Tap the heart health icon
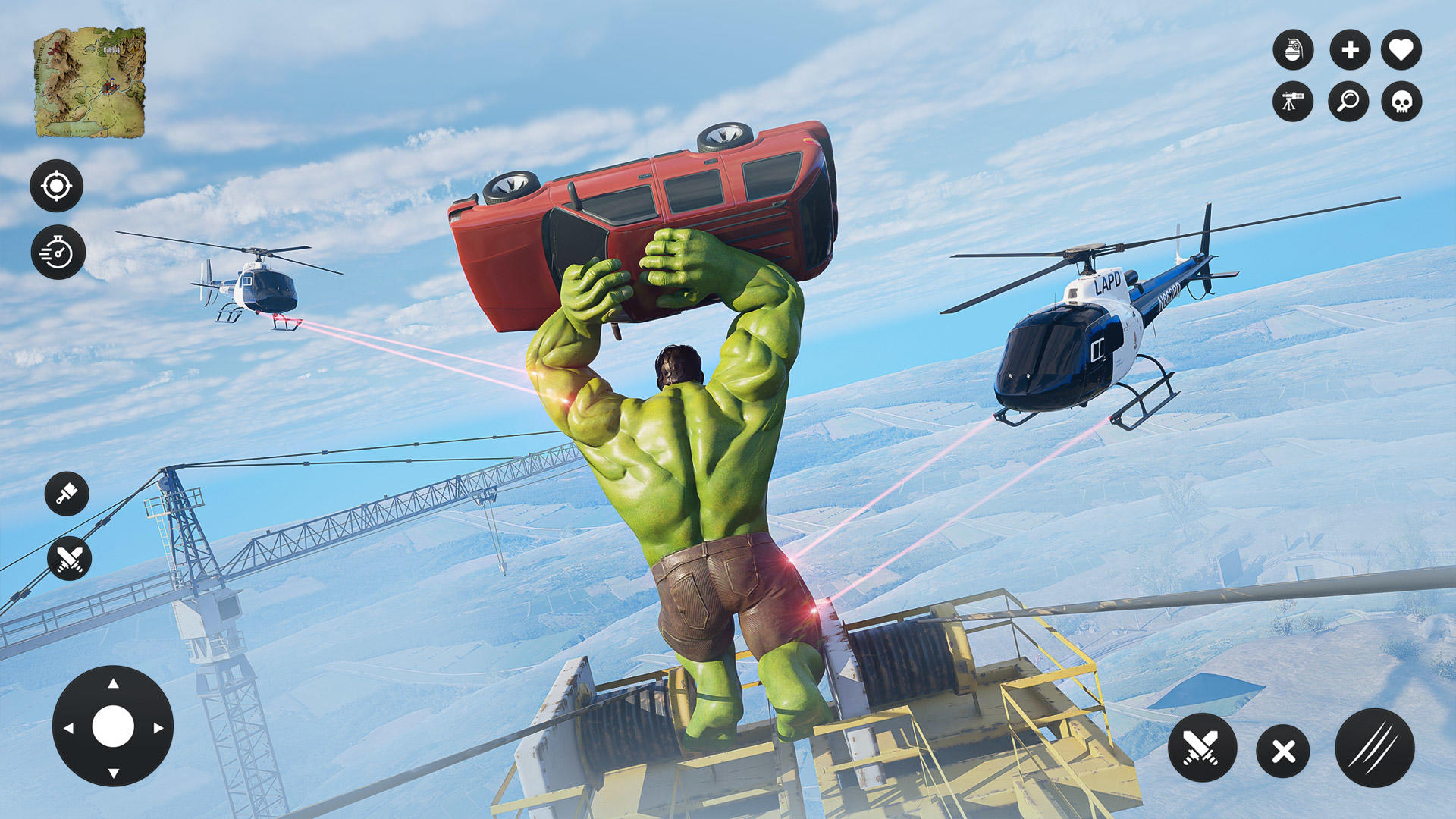Viewport: 1456px width, 819px height. 1402,50
